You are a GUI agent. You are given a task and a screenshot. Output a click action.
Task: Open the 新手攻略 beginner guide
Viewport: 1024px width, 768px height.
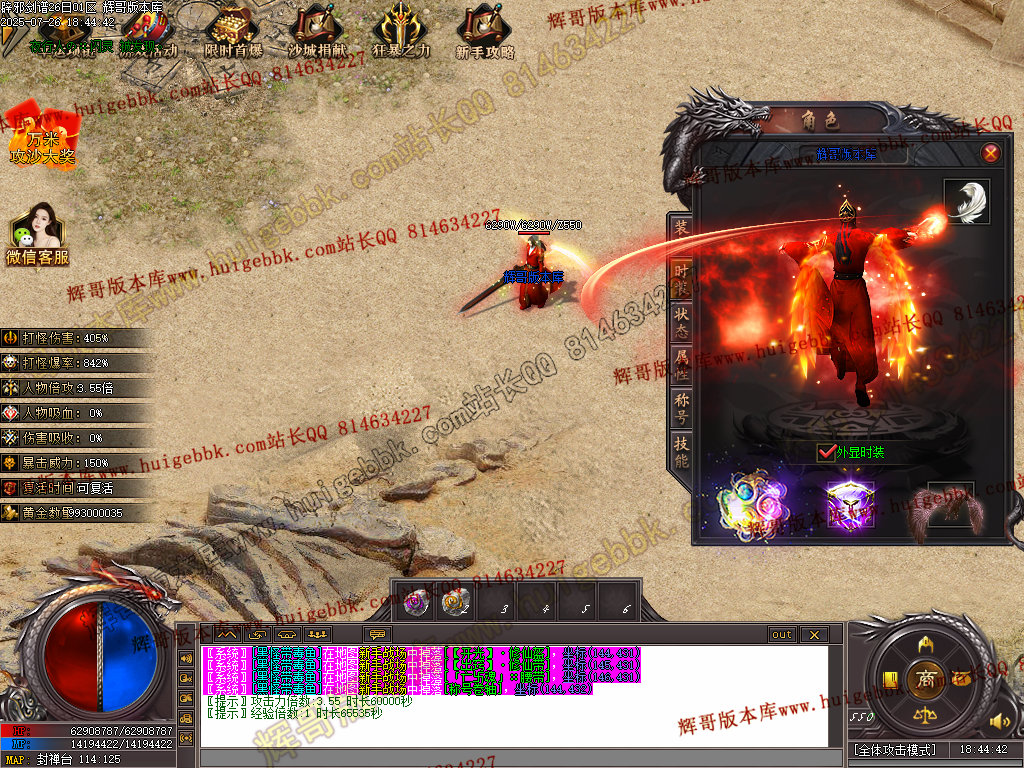pos(485,32)
